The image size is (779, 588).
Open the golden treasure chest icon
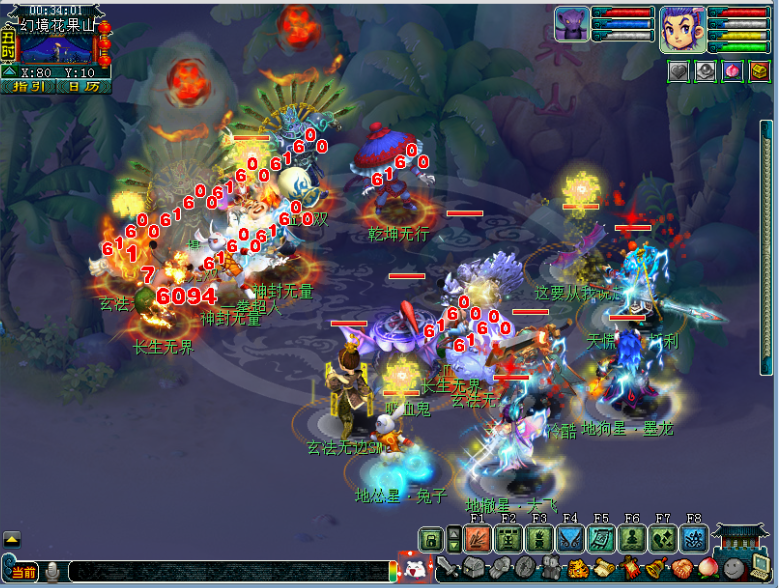760,72
